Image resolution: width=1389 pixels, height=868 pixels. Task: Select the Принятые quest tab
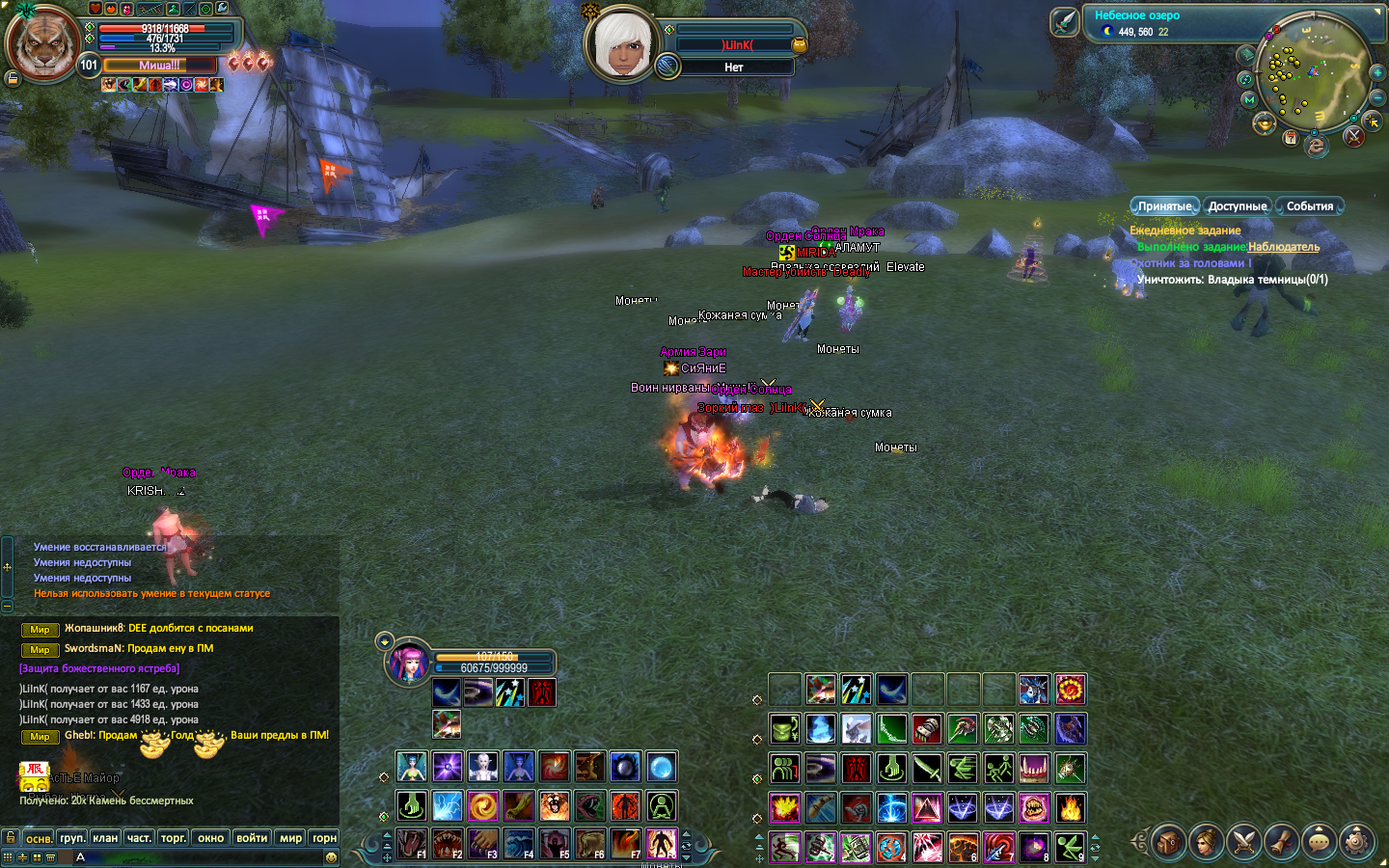point(1164,206)
